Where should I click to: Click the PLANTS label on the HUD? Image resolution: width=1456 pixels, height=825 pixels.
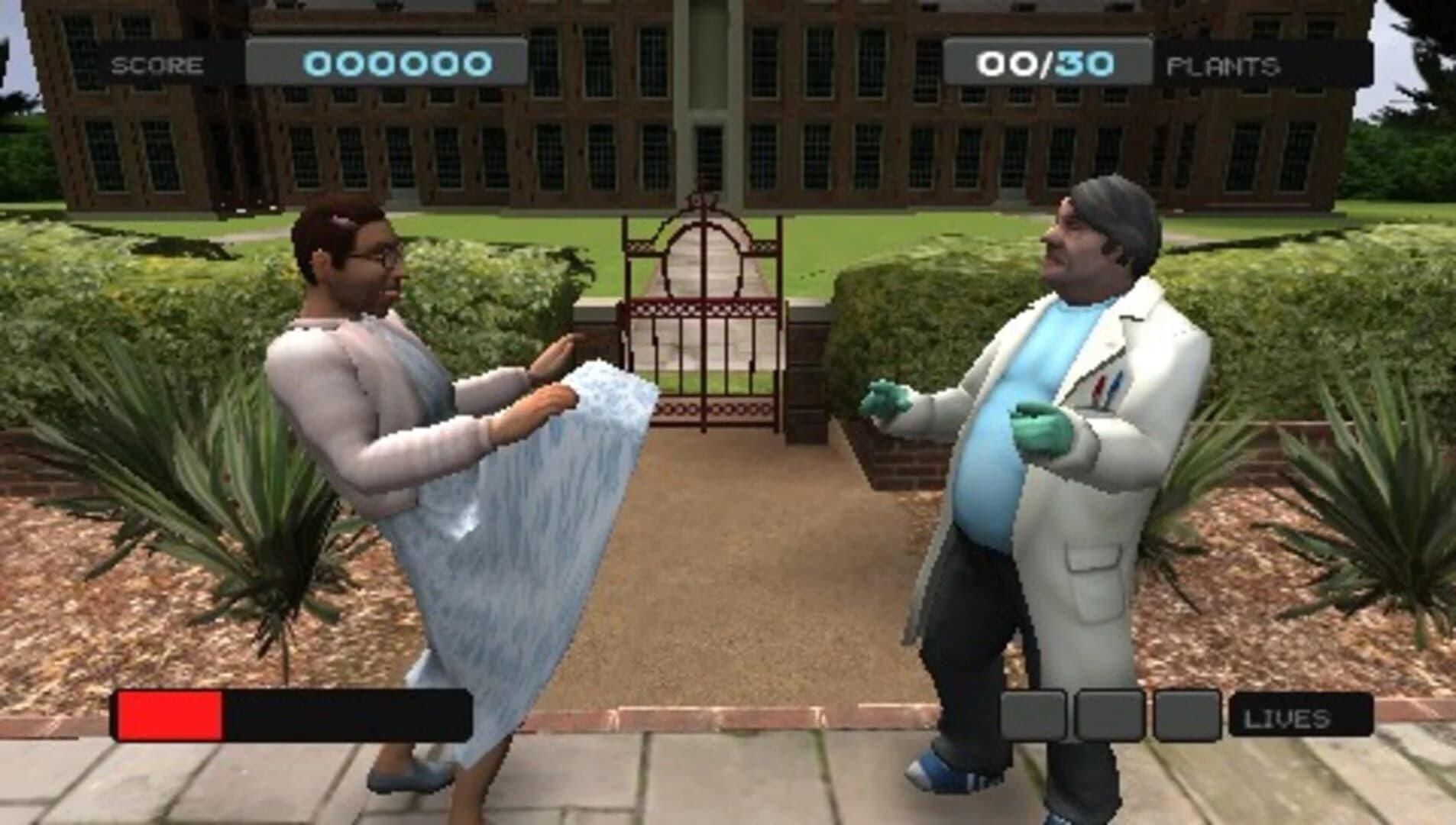1222,65
